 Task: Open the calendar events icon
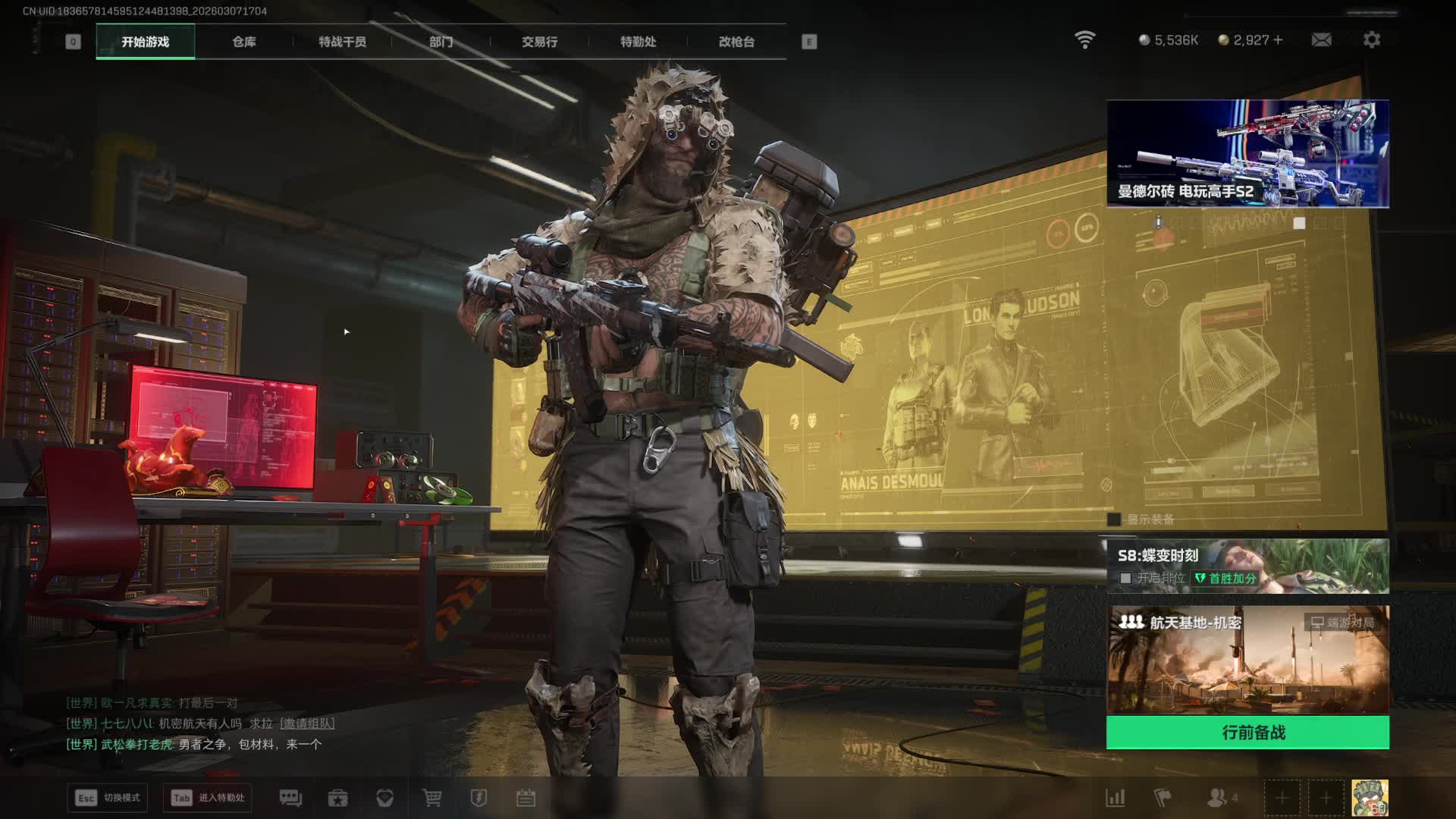pyautogui.click(x=526, y=798)
